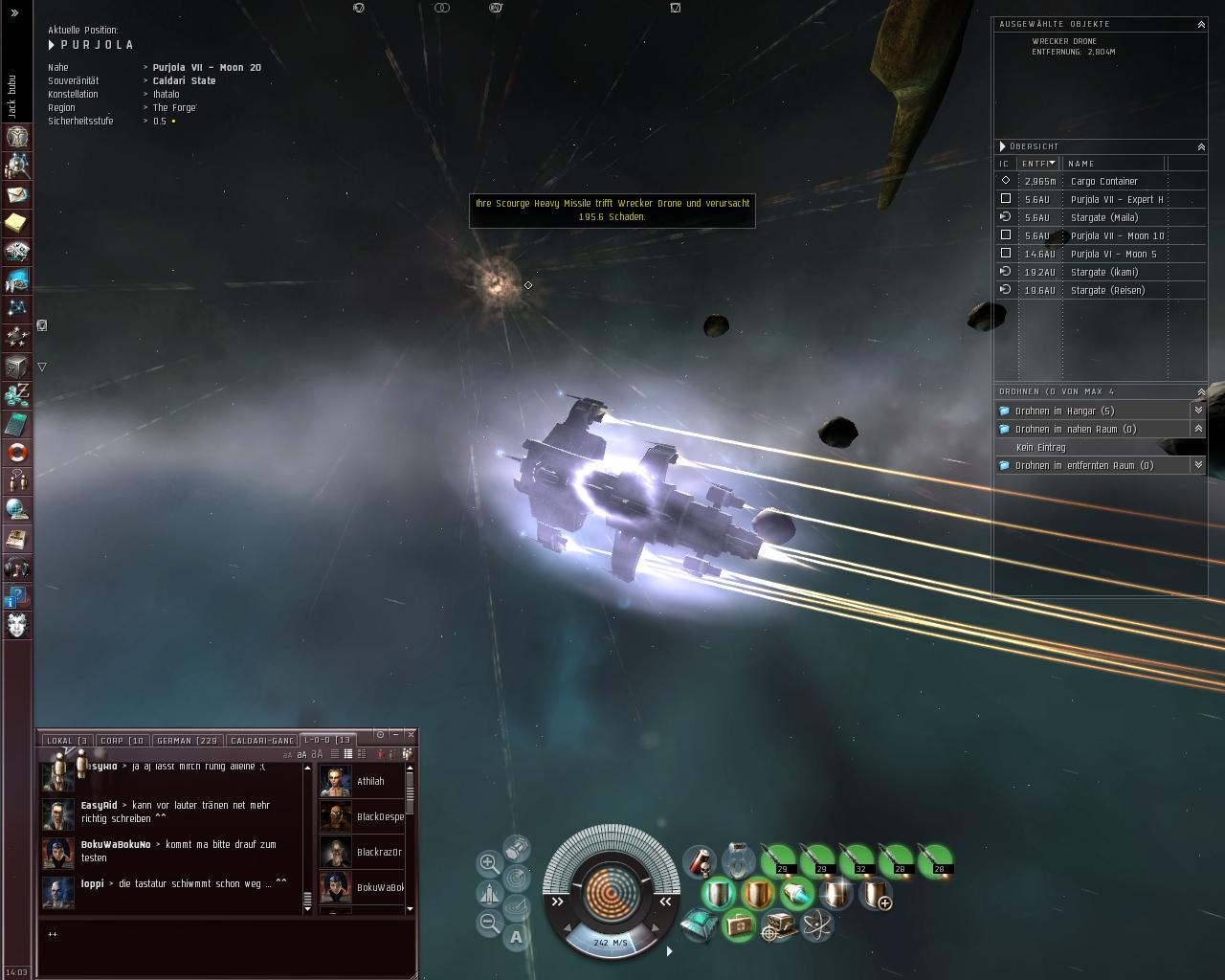Open the yellow notepad icon
The width and height of the screenshot is (1225, 980).
point(17,223)
